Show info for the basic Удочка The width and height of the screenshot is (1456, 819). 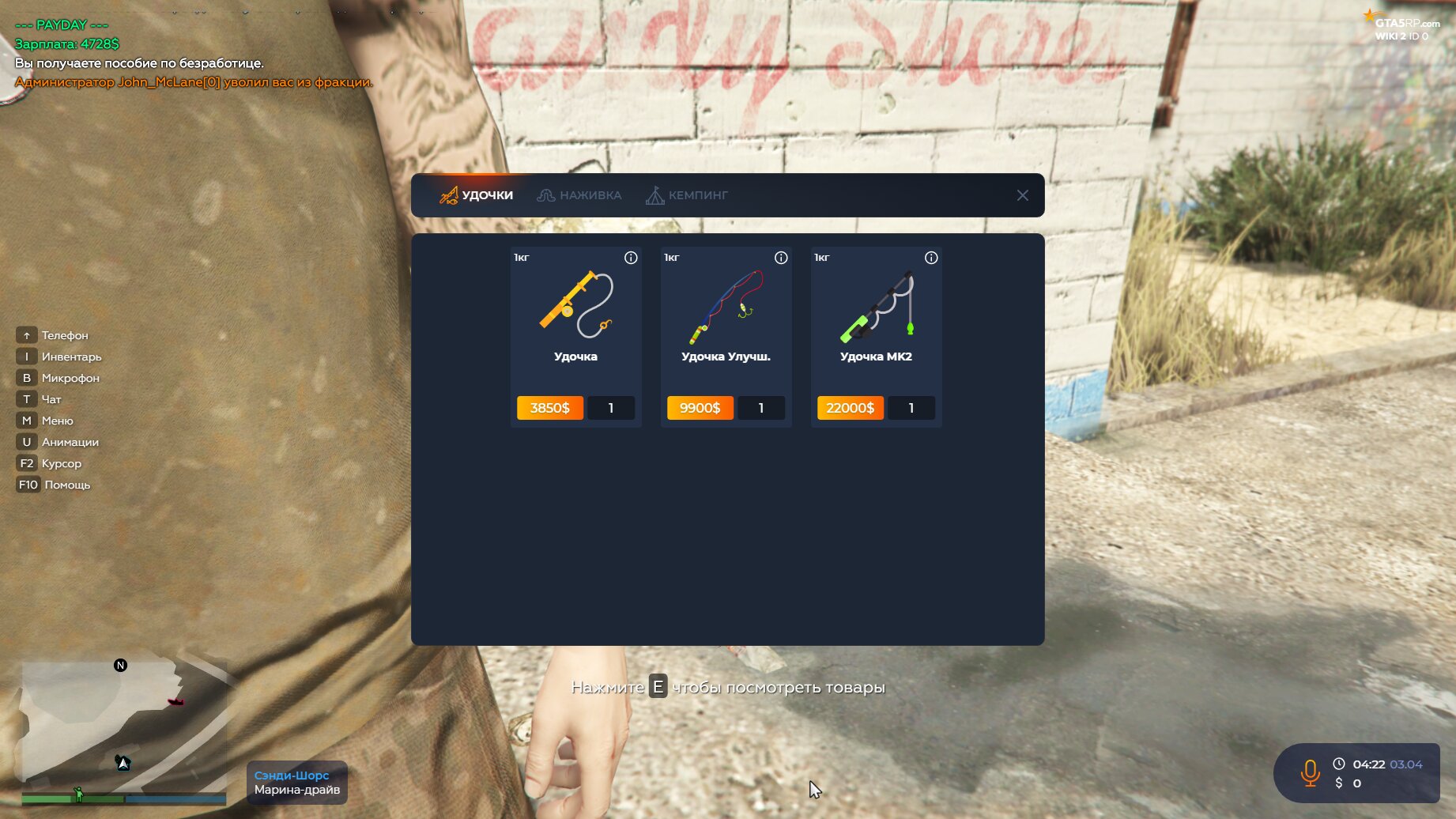click(x=631, y=258)
